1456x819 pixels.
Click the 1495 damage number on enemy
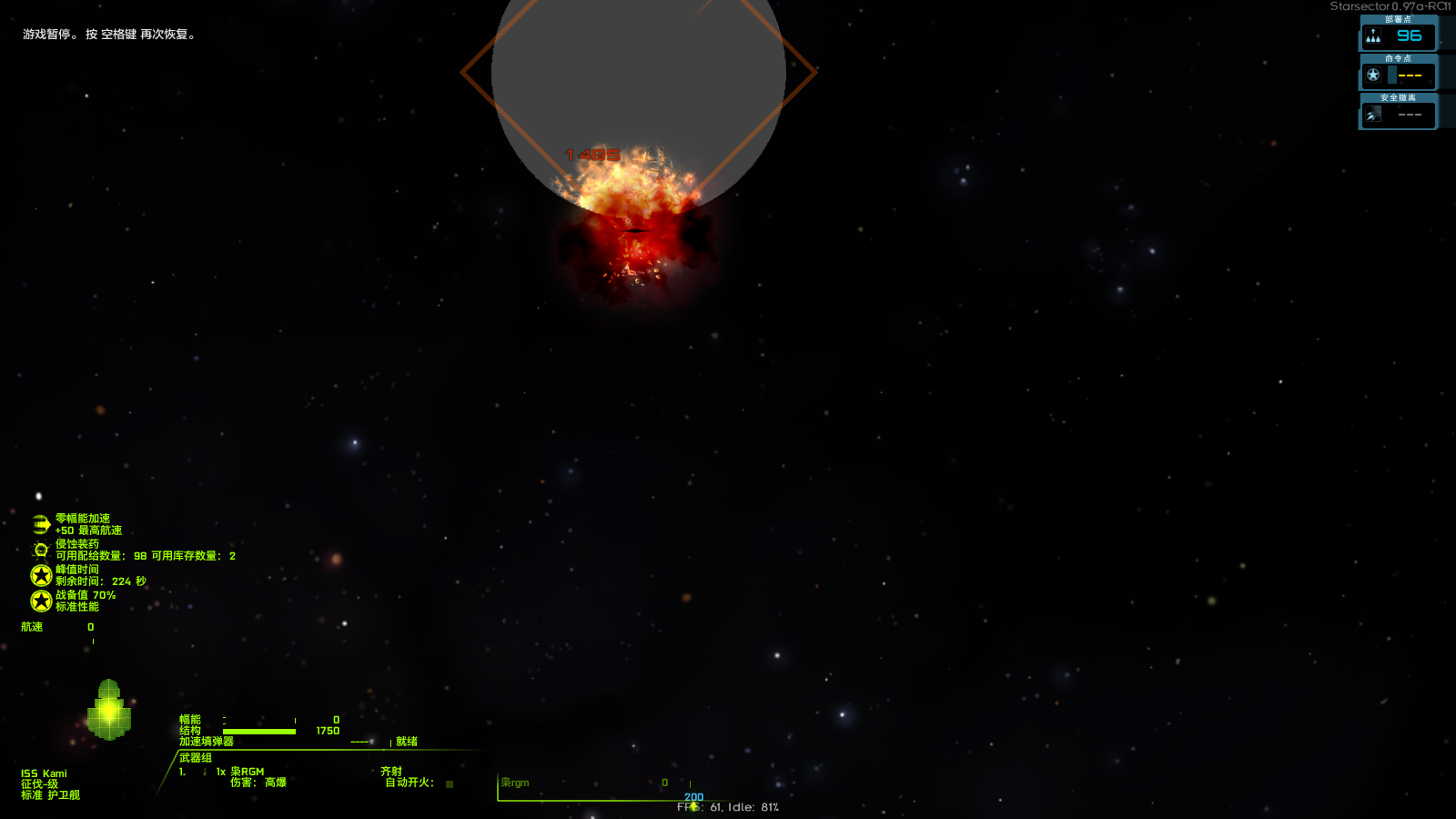pos(592,152)
